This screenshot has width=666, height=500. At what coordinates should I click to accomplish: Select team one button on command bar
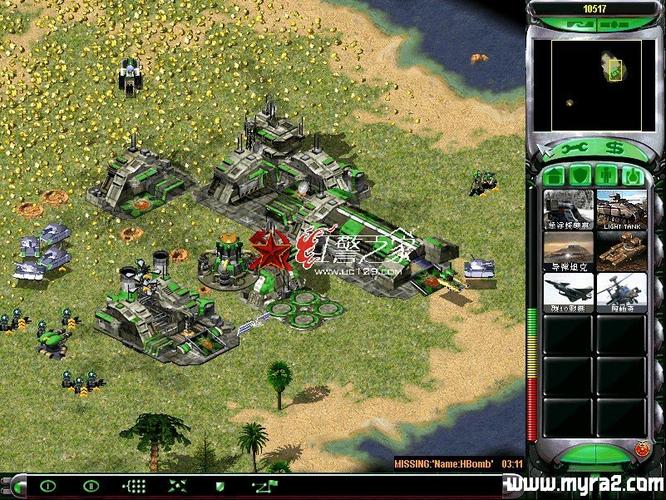point(47,486)
